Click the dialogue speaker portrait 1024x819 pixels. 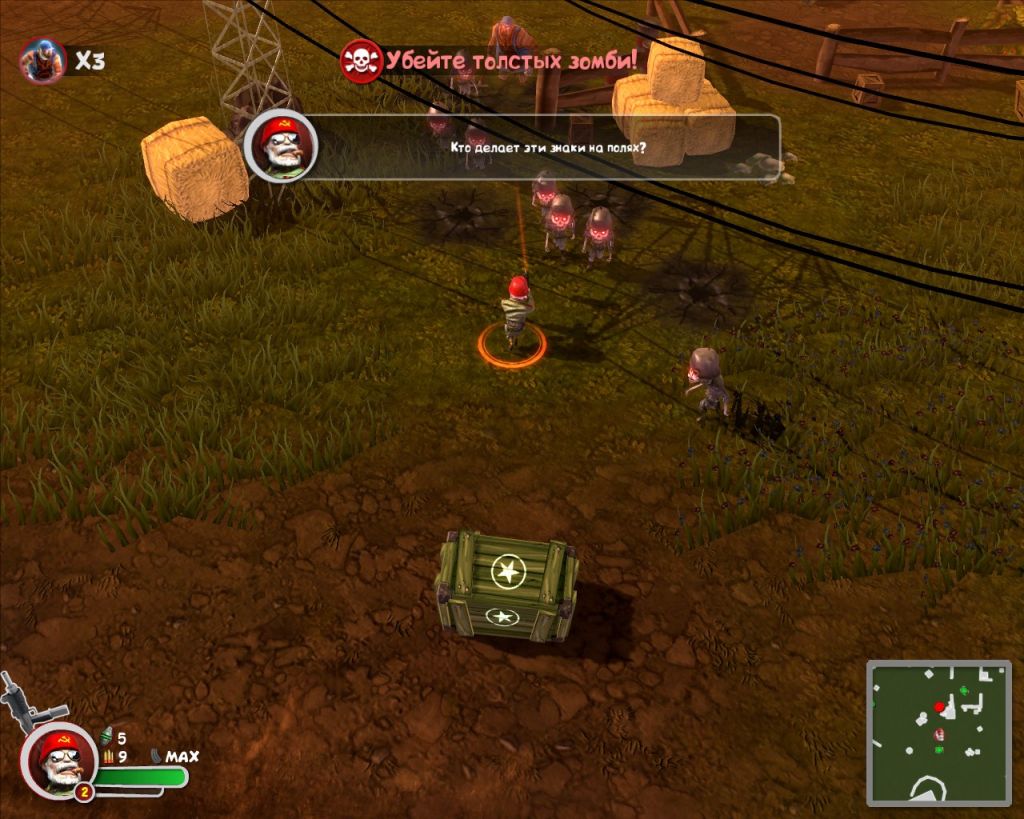[281, 147]
